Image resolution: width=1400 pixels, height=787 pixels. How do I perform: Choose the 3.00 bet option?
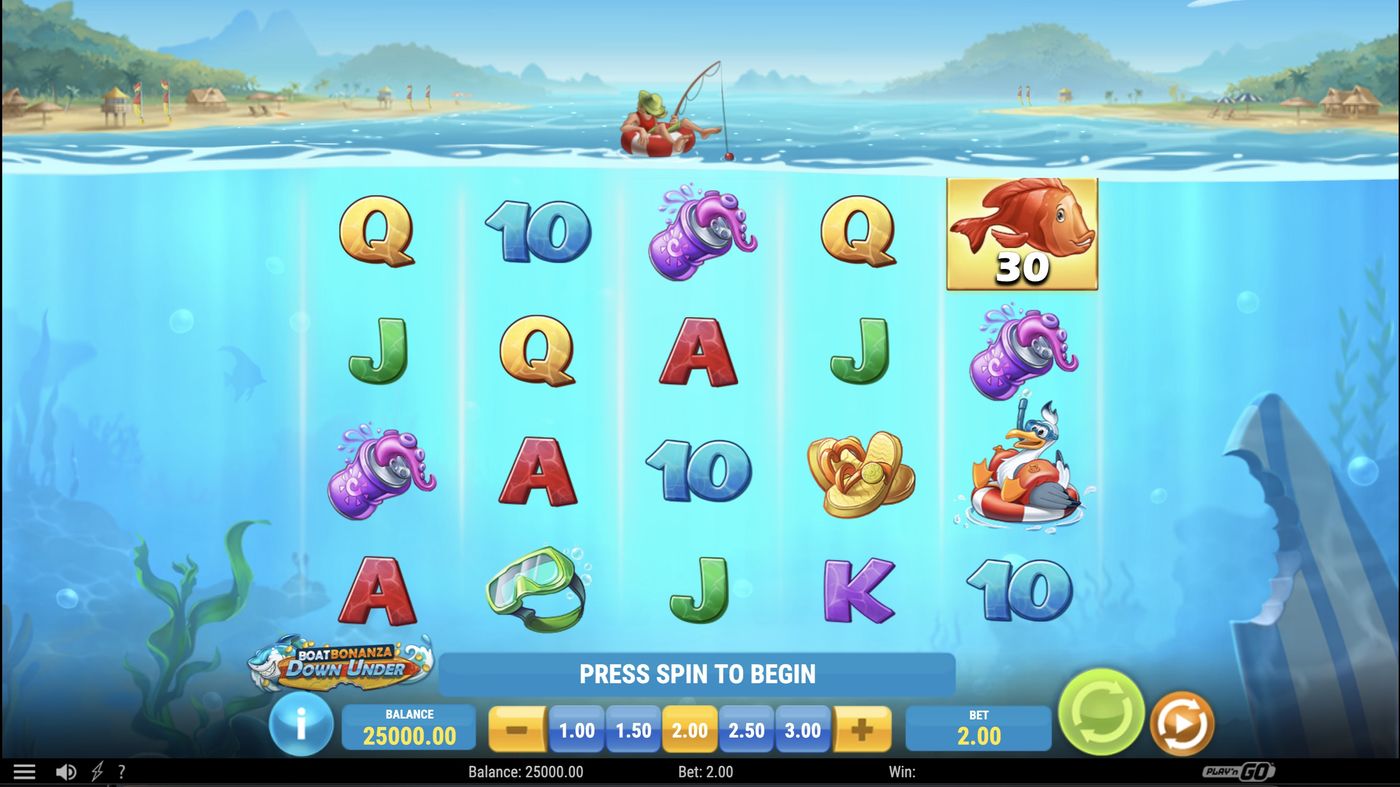click(x=803, y=730)
